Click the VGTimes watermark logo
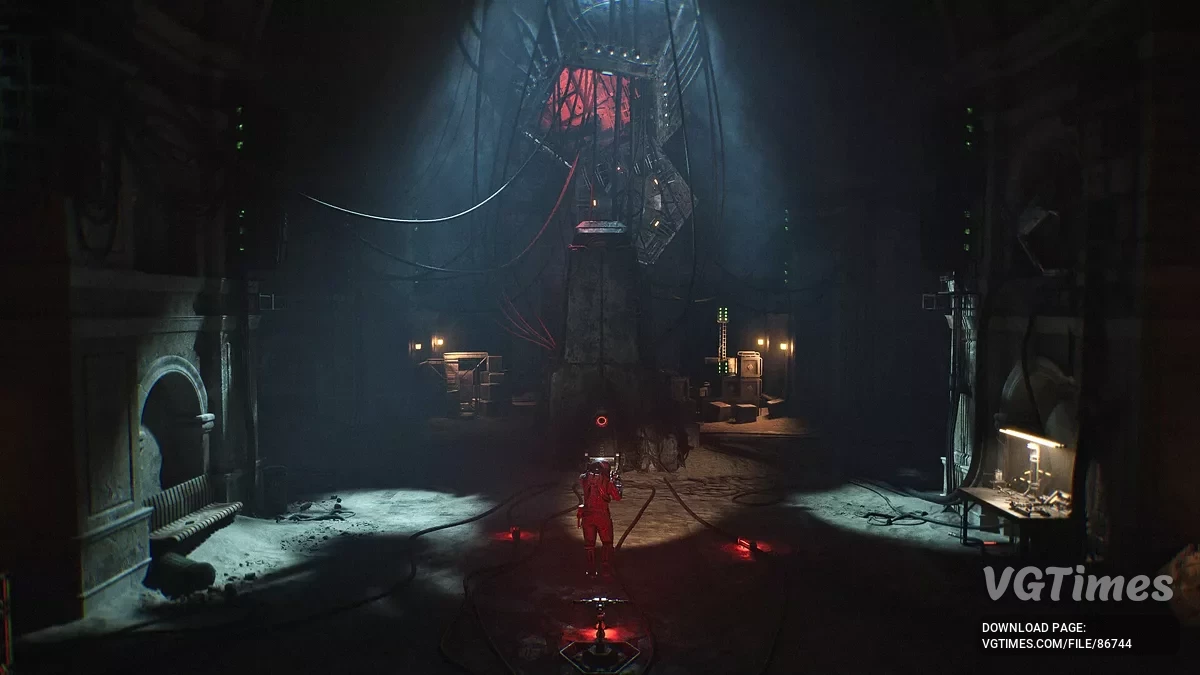 (1077, 584)
